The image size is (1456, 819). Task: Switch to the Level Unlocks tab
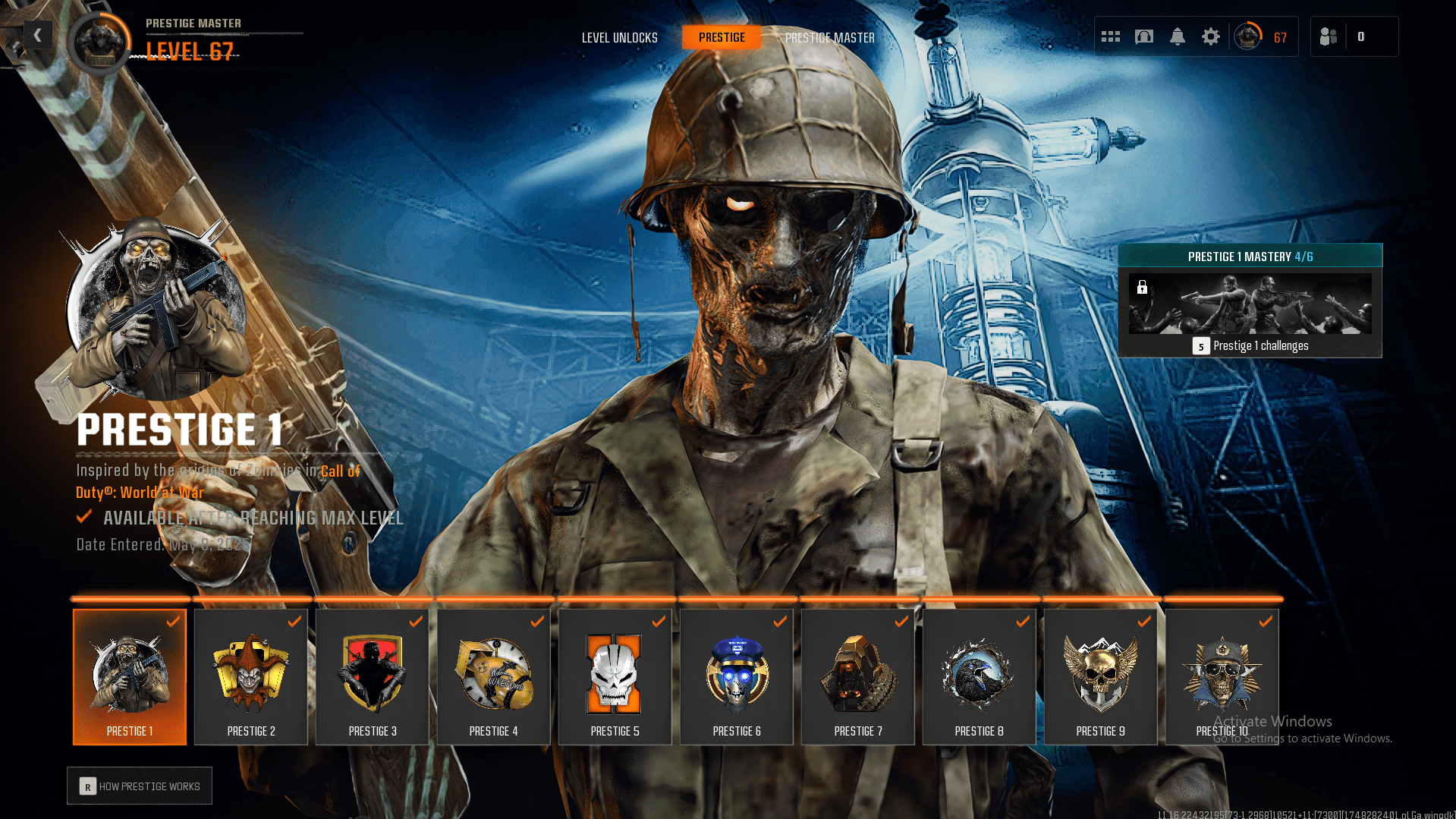pos(620,37)
